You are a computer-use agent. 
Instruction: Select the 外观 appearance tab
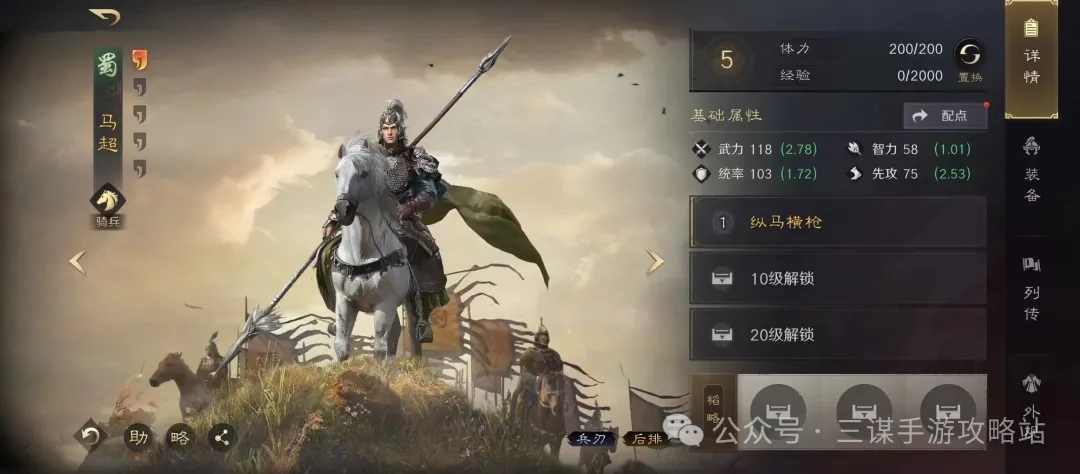pos(1031,400)
